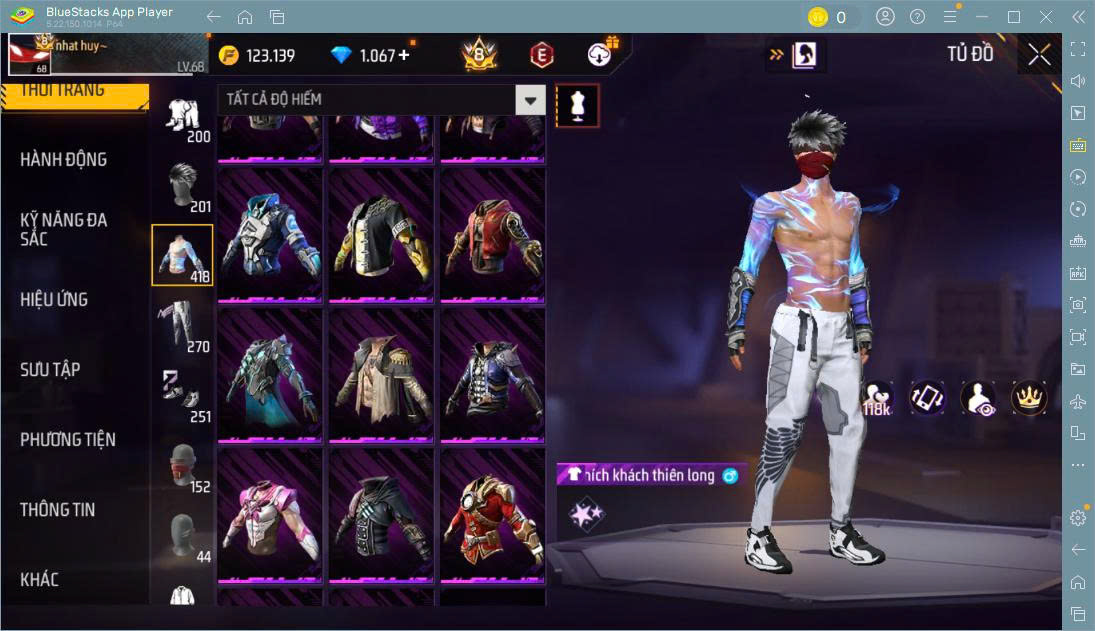Open the HÀNH ĐỘNG category
Image resolution: width=1095 pixels, height=631 pixels.
64,160
